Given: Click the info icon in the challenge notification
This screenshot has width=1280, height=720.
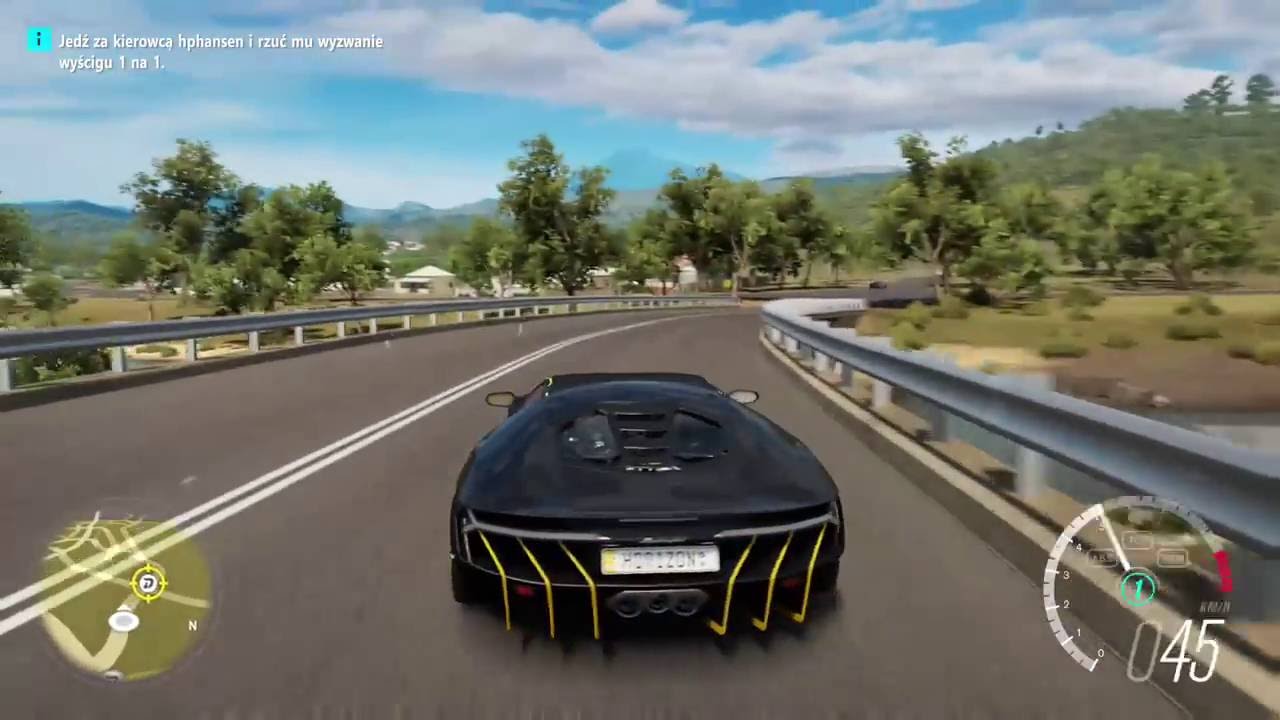Looking at the screenshot, I should coord(38,41).
